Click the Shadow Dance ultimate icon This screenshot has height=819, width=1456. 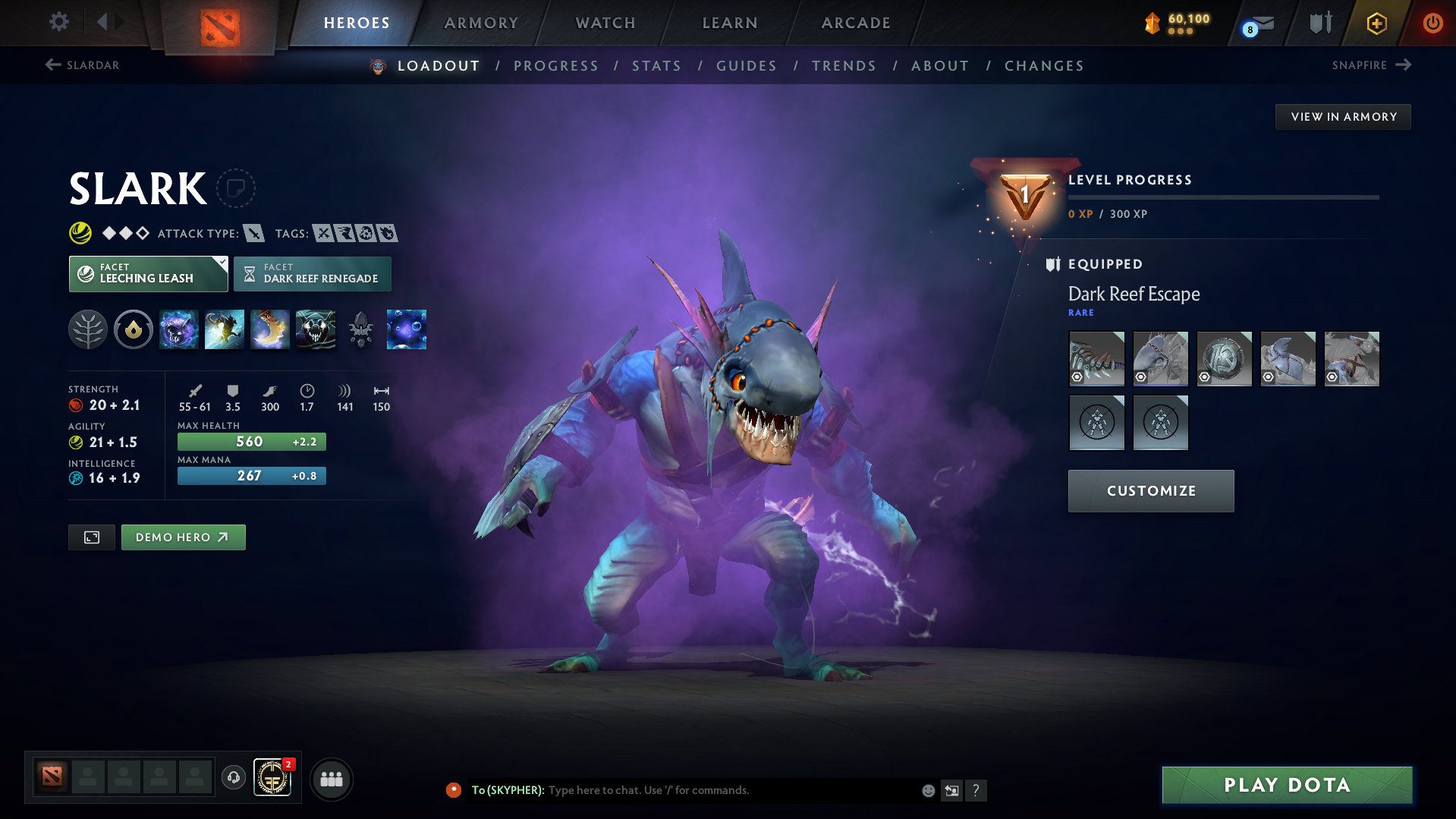[316, 329]
